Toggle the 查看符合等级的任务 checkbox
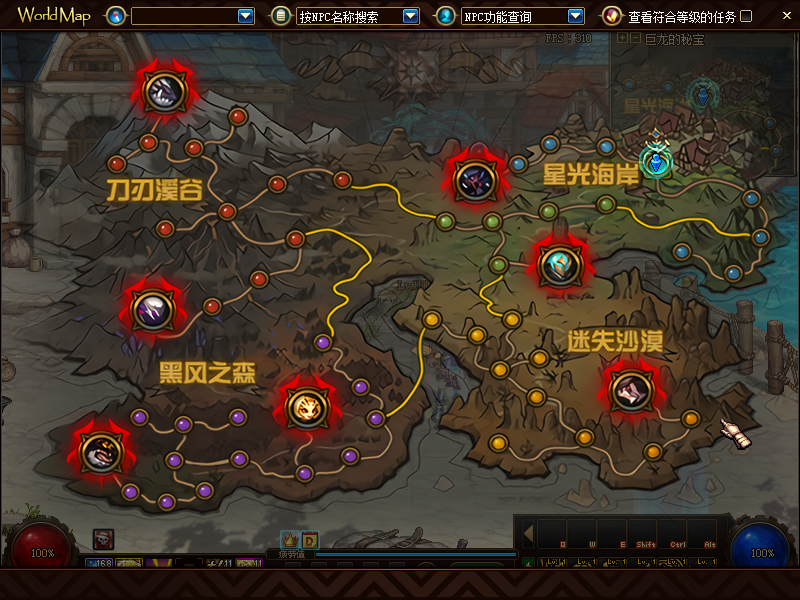This screenshot has width=800, height=600. coord(746,16)
